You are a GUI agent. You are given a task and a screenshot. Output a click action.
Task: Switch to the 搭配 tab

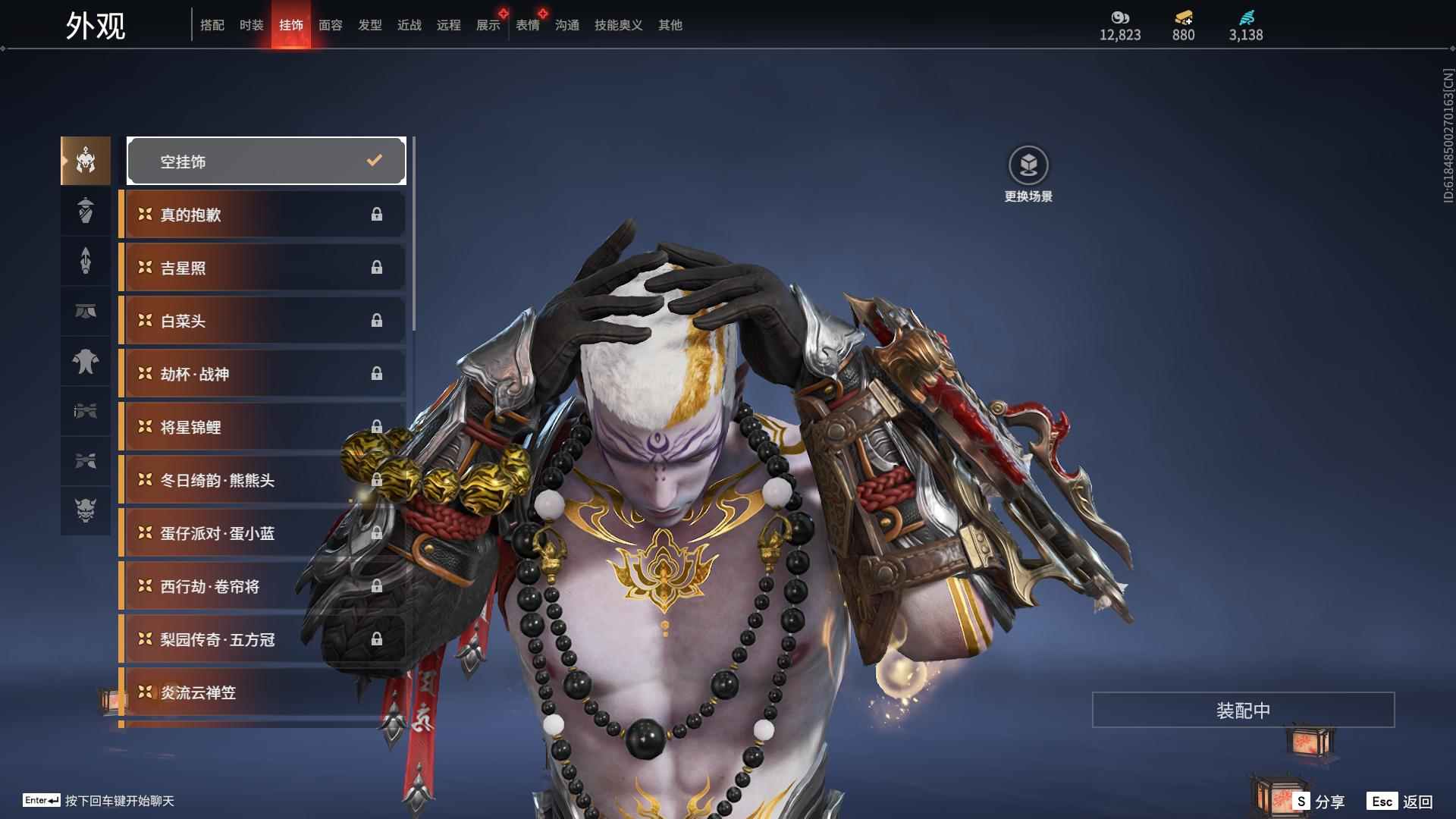[212, 25]
